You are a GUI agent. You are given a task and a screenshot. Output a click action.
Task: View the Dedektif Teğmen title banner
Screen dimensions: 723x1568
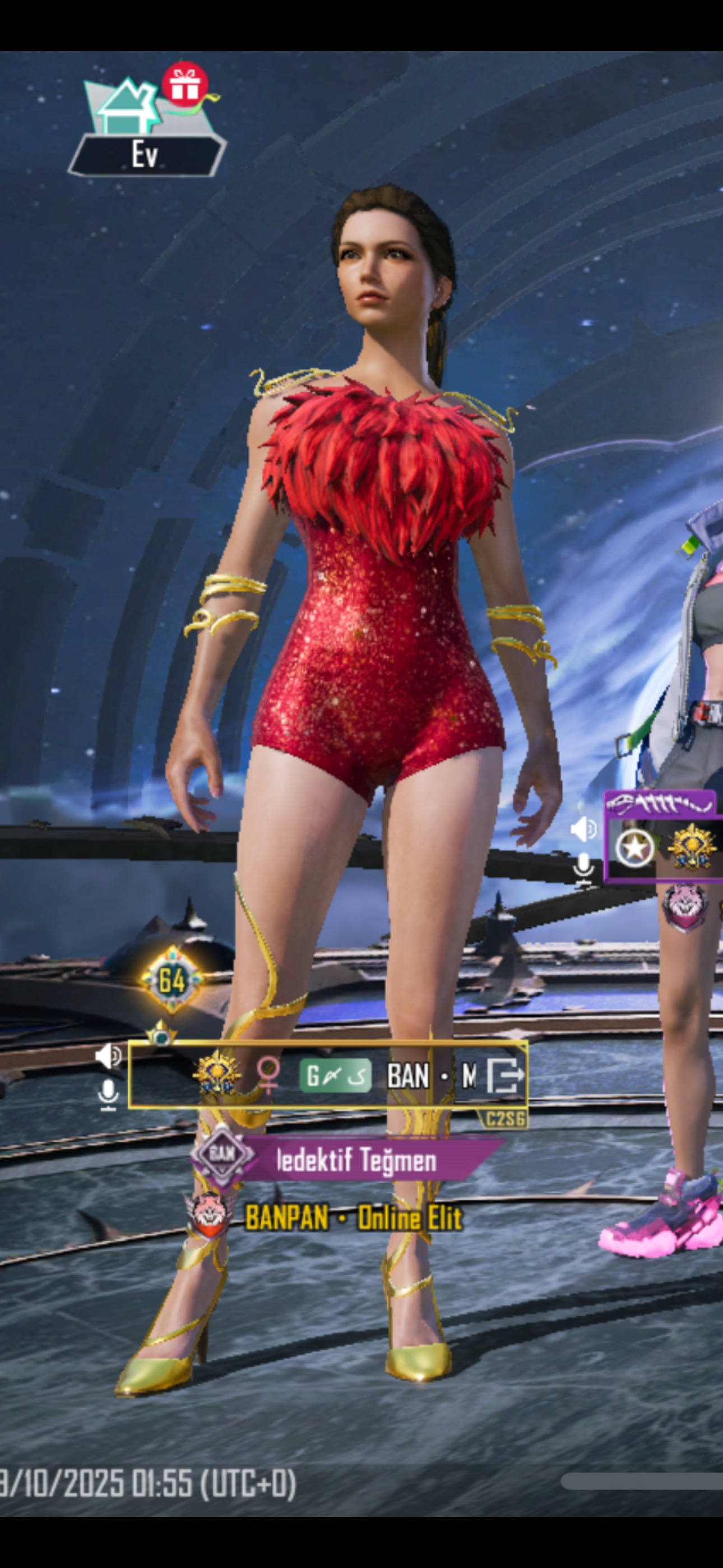click(356, 1160)
